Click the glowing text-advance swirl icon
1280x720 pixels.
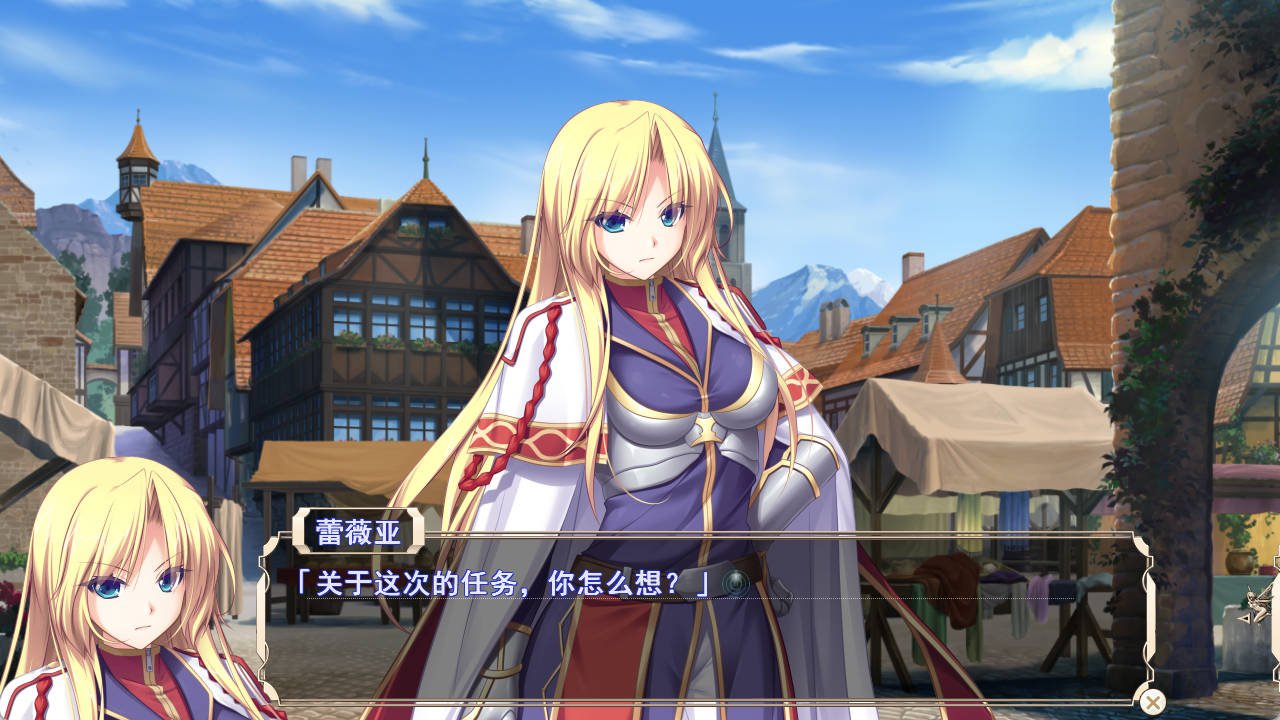tap(736, 581)
